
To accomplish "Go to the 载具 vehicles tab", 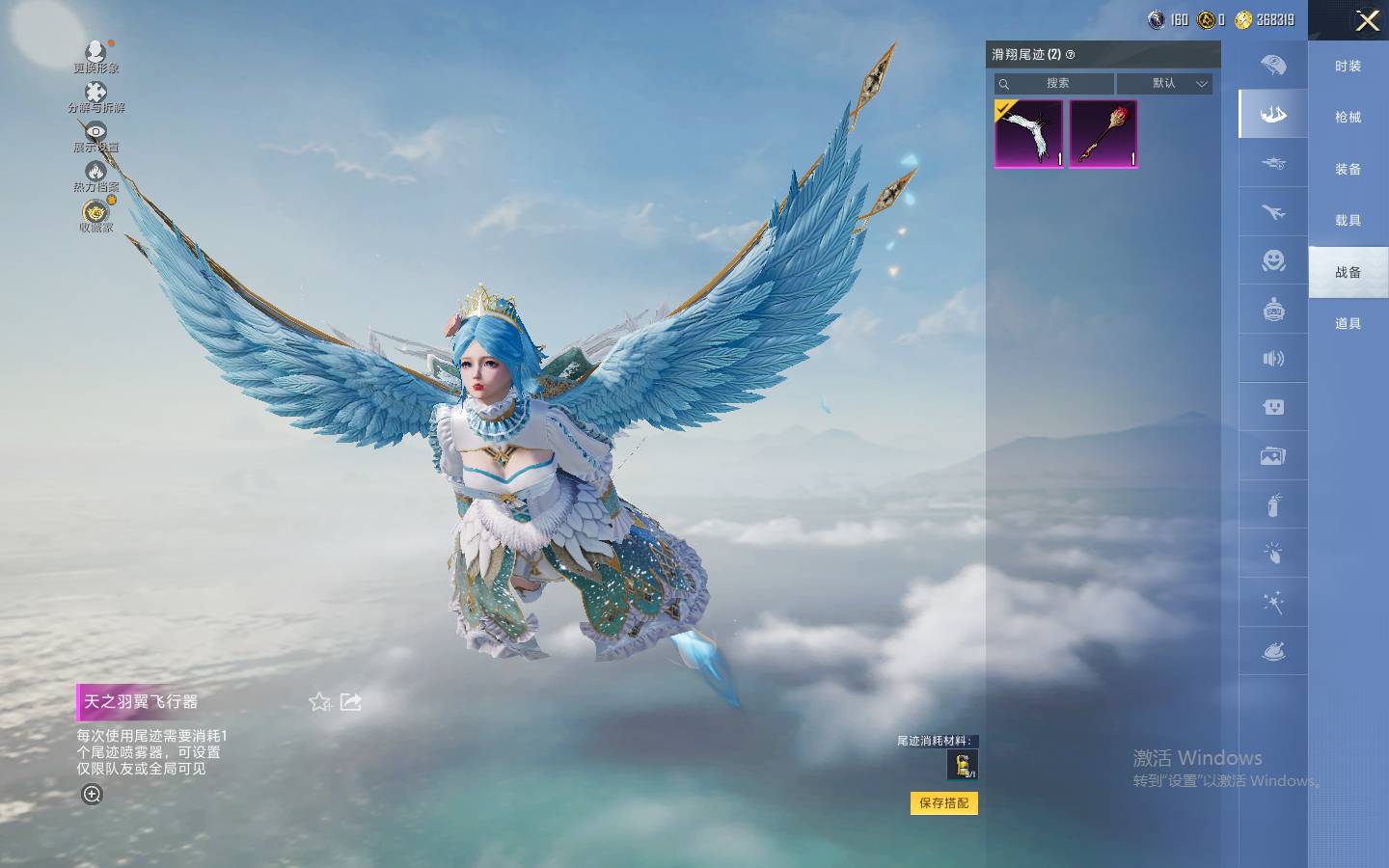I will 1348,221.
